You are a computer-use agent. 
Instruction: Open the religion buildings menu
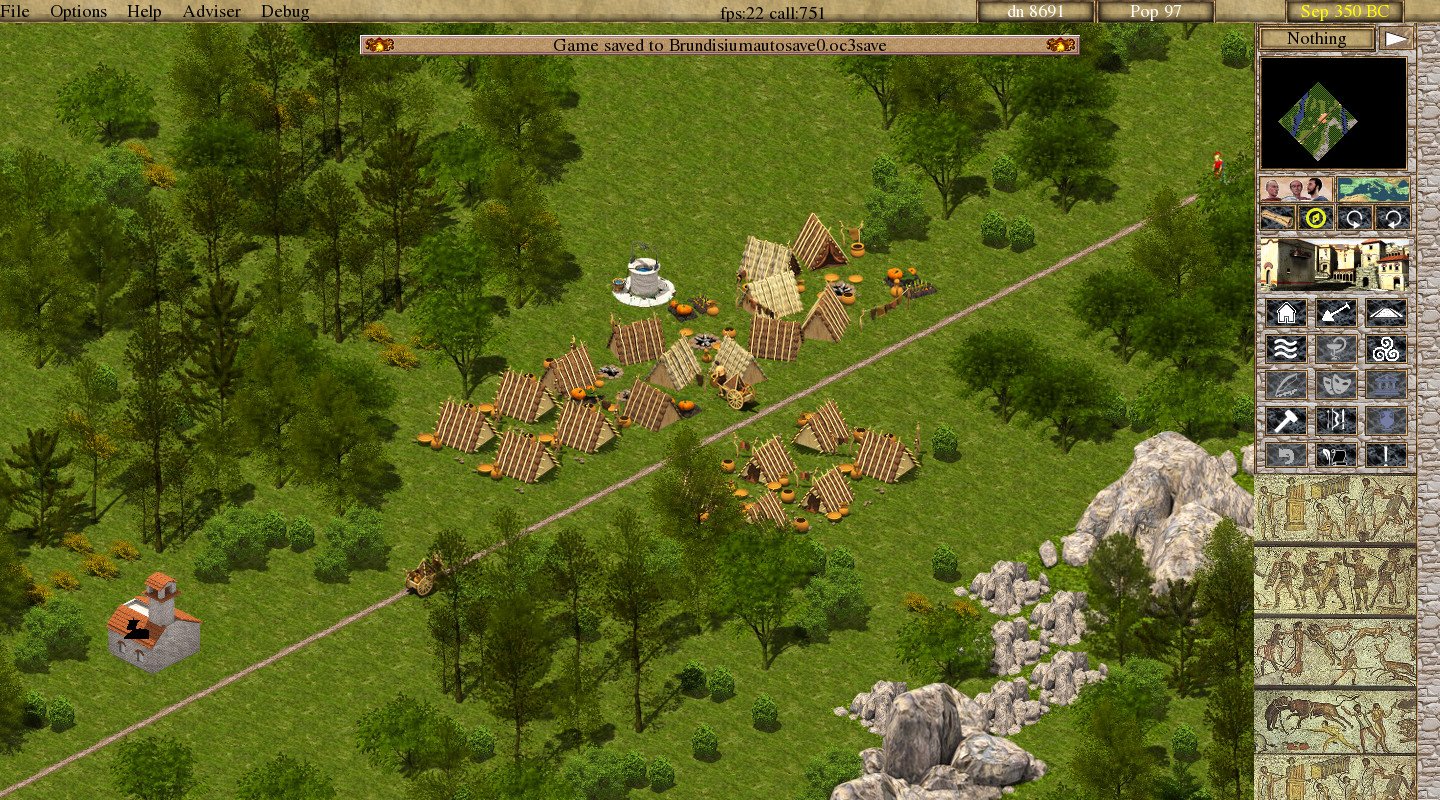click(1385, 348)
